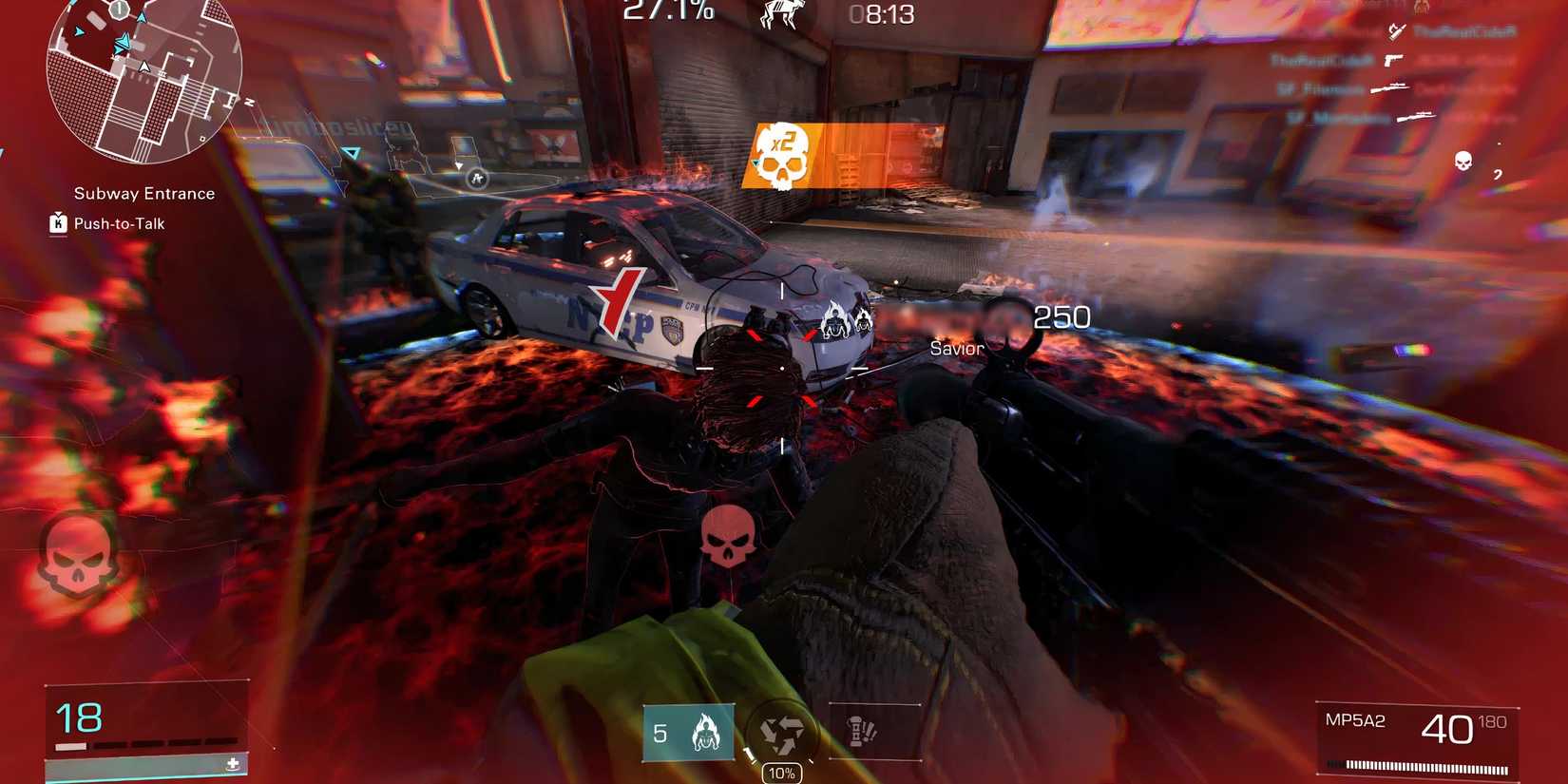Screen dimensions: 1568x784
Task: Click the goat icon next to 27.1%
Action: 783,15
